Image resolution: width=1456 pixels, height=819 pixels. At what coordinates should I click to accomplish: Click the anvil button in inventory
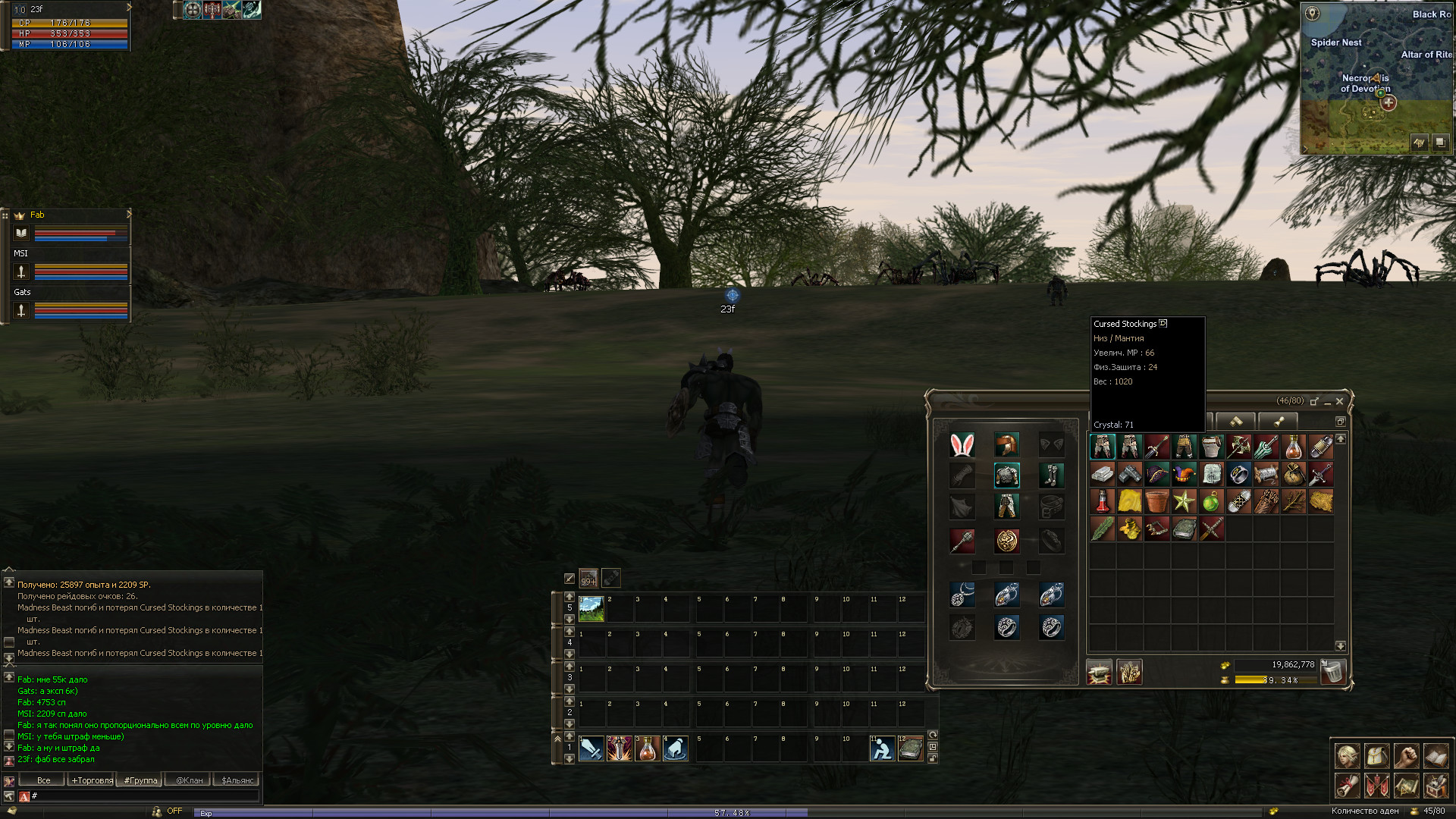click(1099, 672)
